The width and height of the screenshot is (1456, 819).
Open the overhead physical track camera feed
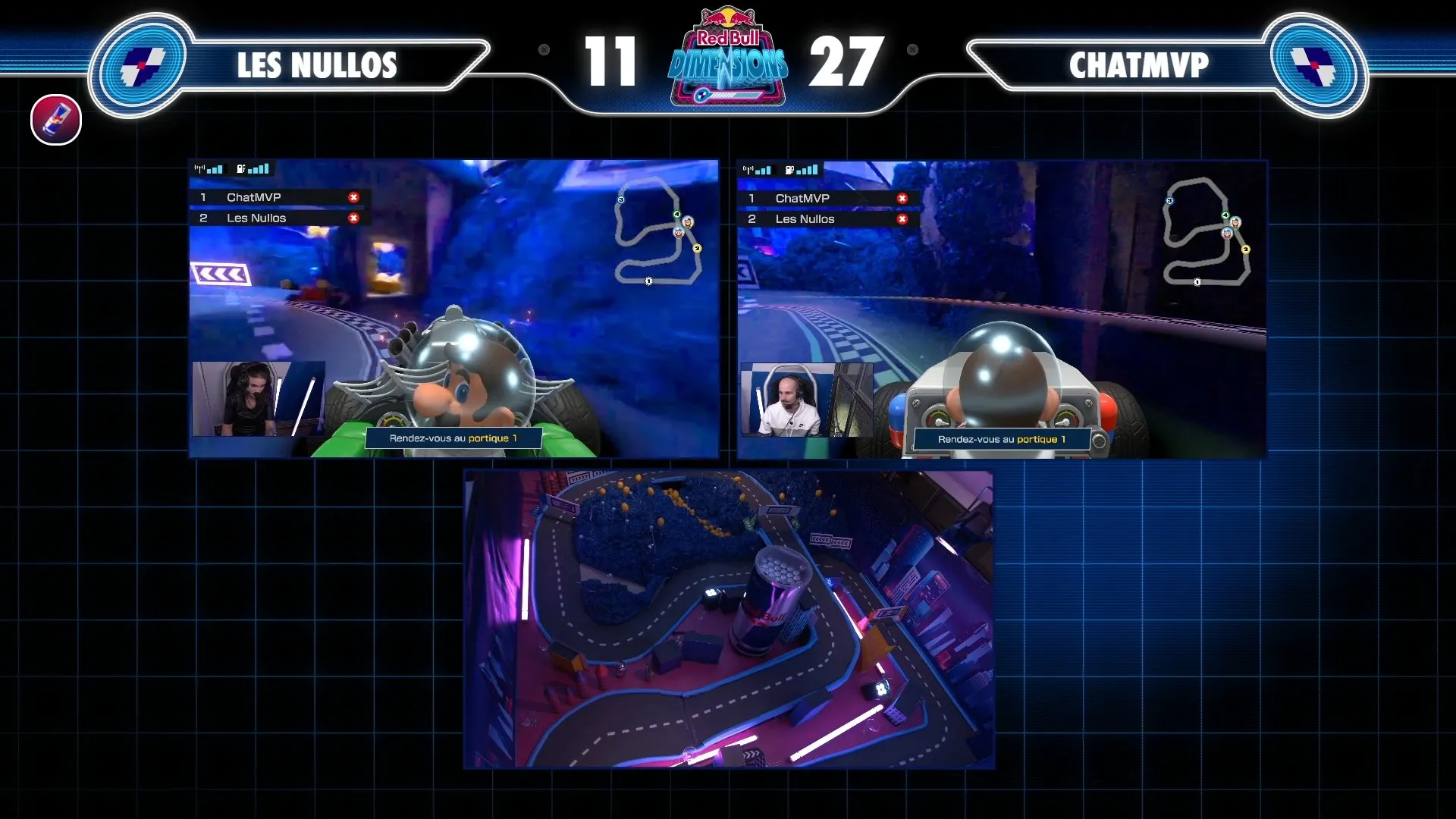(x=728, y=619)
